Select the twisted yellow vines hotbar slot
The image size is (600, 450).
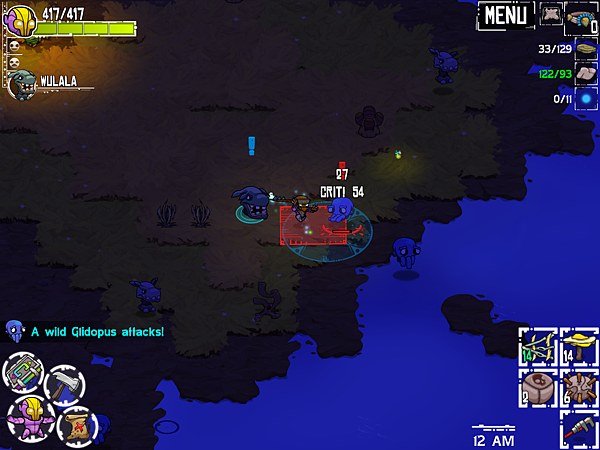tap(538, 346)
